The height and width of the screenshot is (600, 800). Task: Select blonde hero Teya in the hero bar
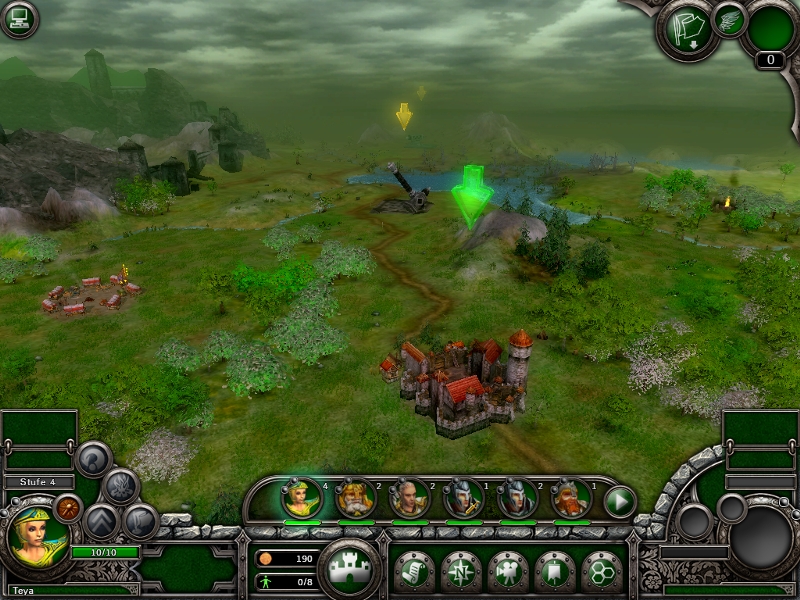(x=301, y=497)
